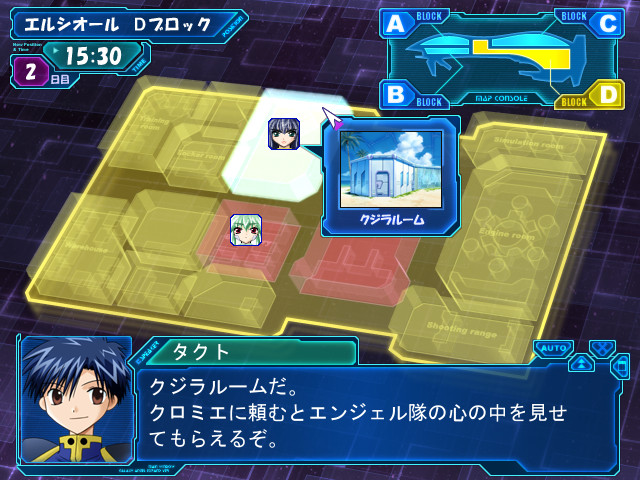The width and height of the screenshot is (640, 480).
Task: Toggle AUTO text advance
Action: 552,348
